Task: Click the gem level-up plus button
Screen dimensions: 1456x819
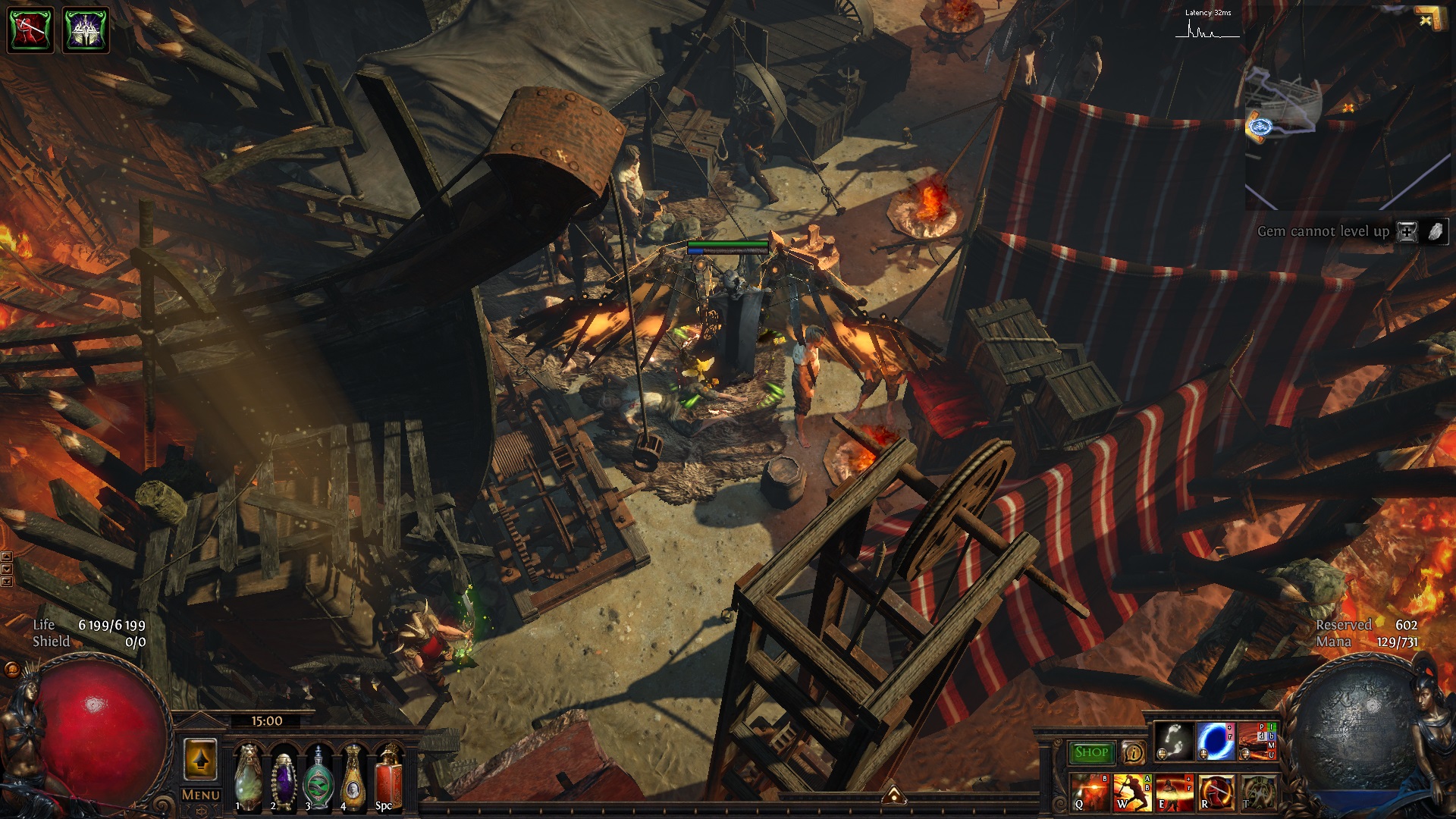Action: 1407,232
